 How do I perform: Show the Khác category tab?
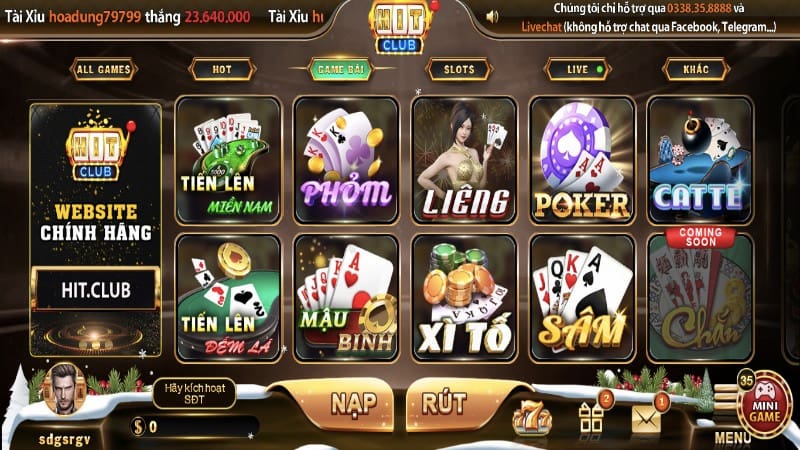tap(694, 69)
